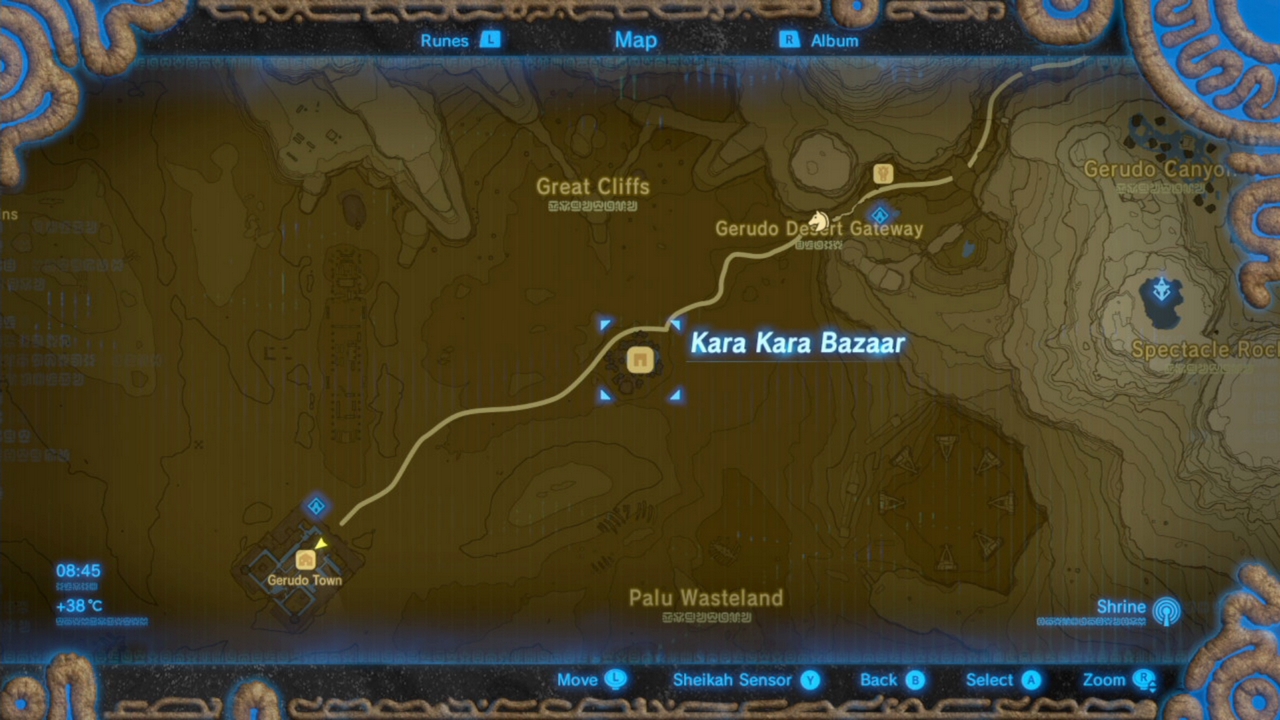
Task: Click the L button prompt next to Runes
Action: click(x=490, y=40)
